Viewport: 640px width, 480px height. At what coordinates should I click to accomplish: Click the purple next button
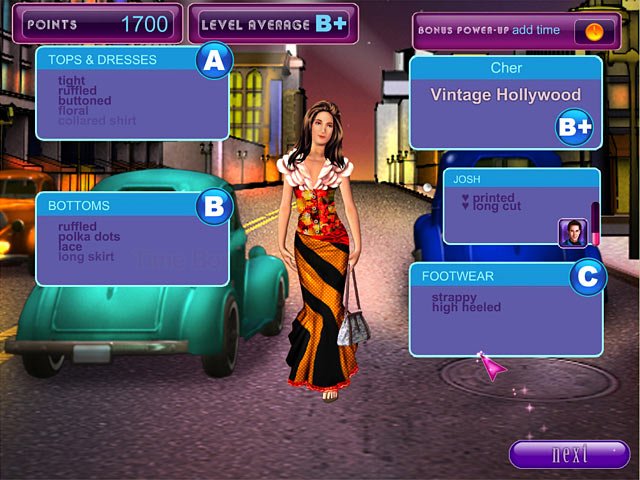(570, 454)
